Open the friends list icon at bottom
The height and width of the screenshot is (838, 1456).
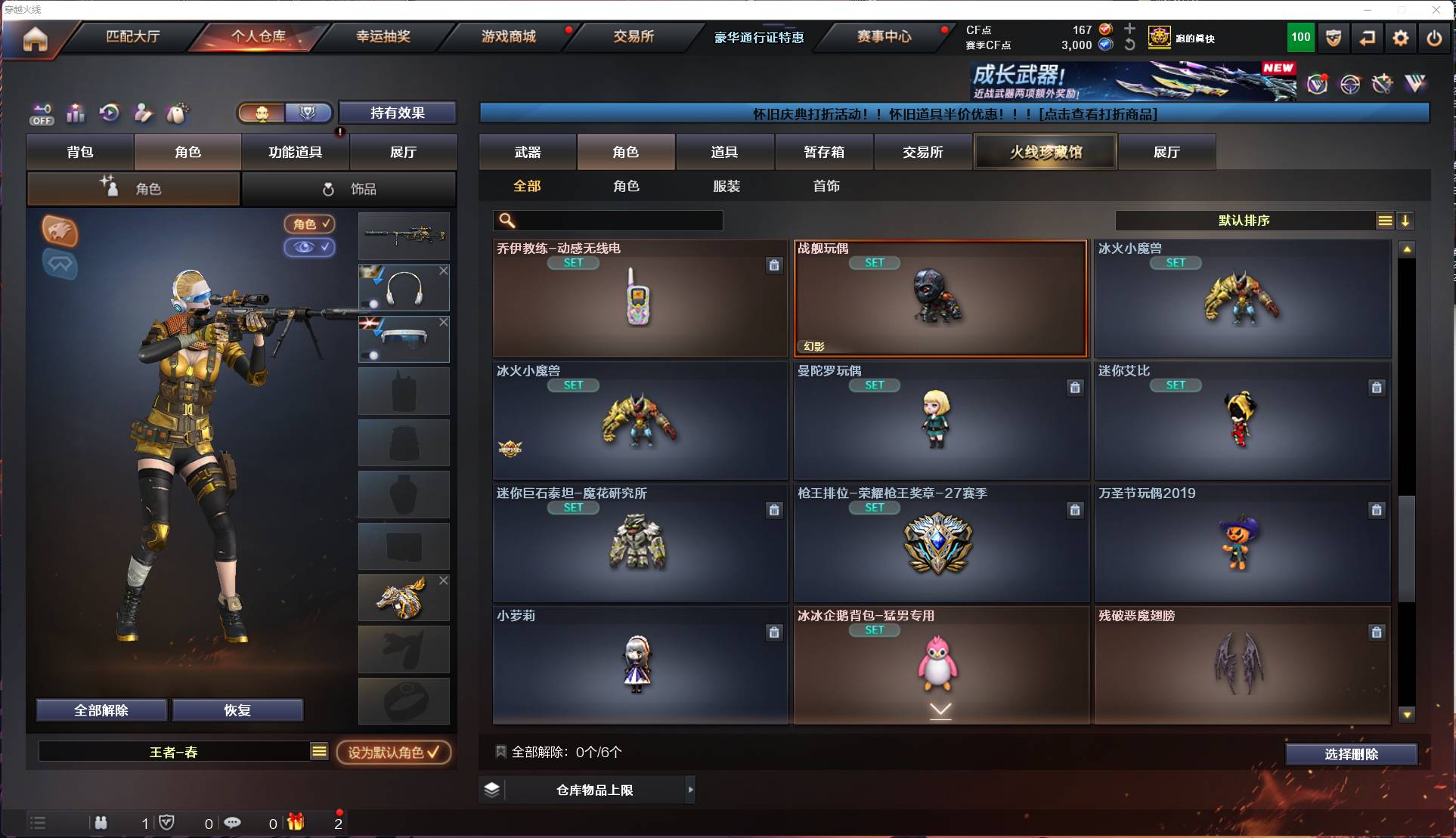pos(101,823)
